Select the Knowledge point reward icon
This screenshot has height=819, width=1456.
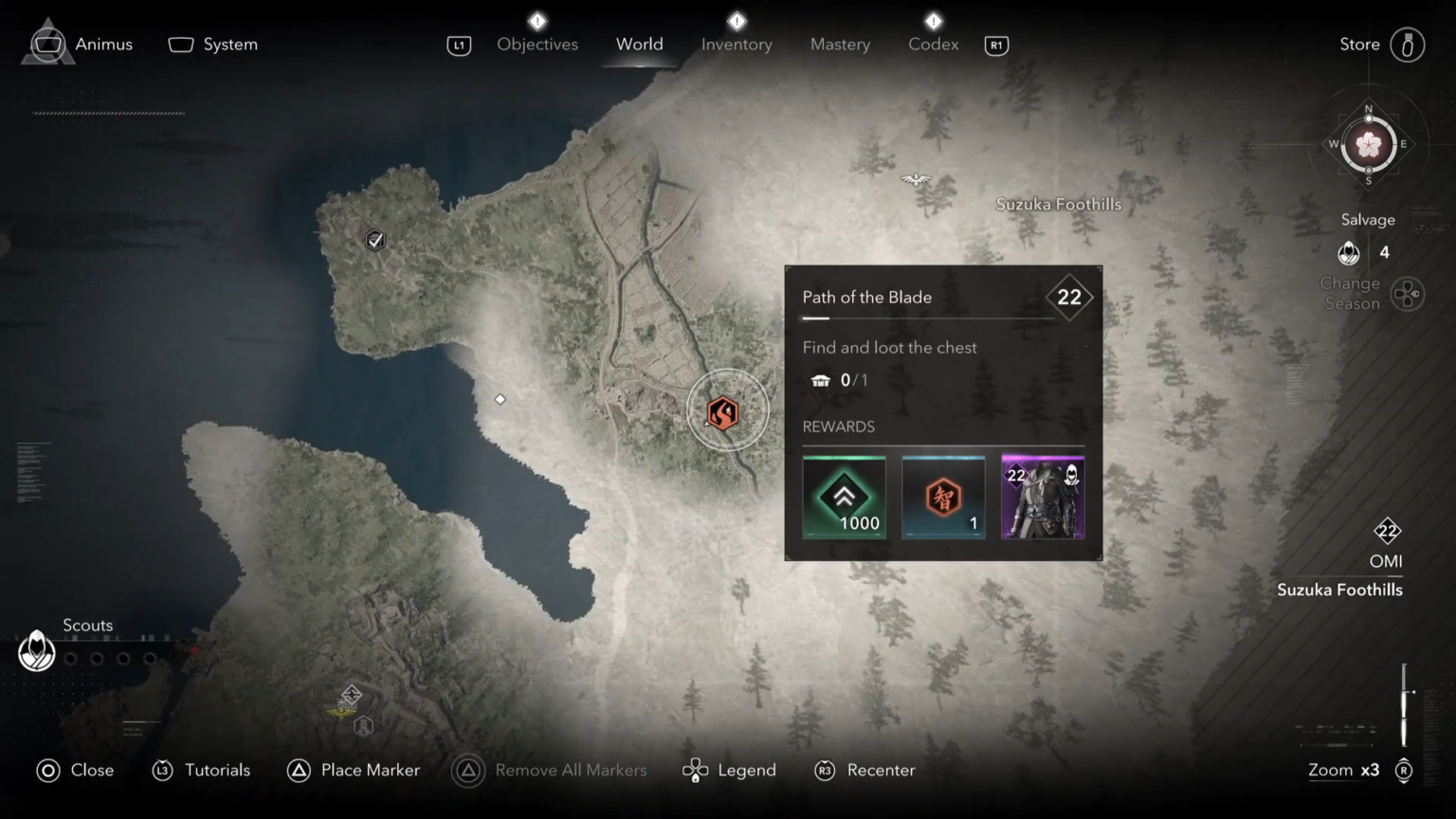pyautogui.click(x=943, y=497)
